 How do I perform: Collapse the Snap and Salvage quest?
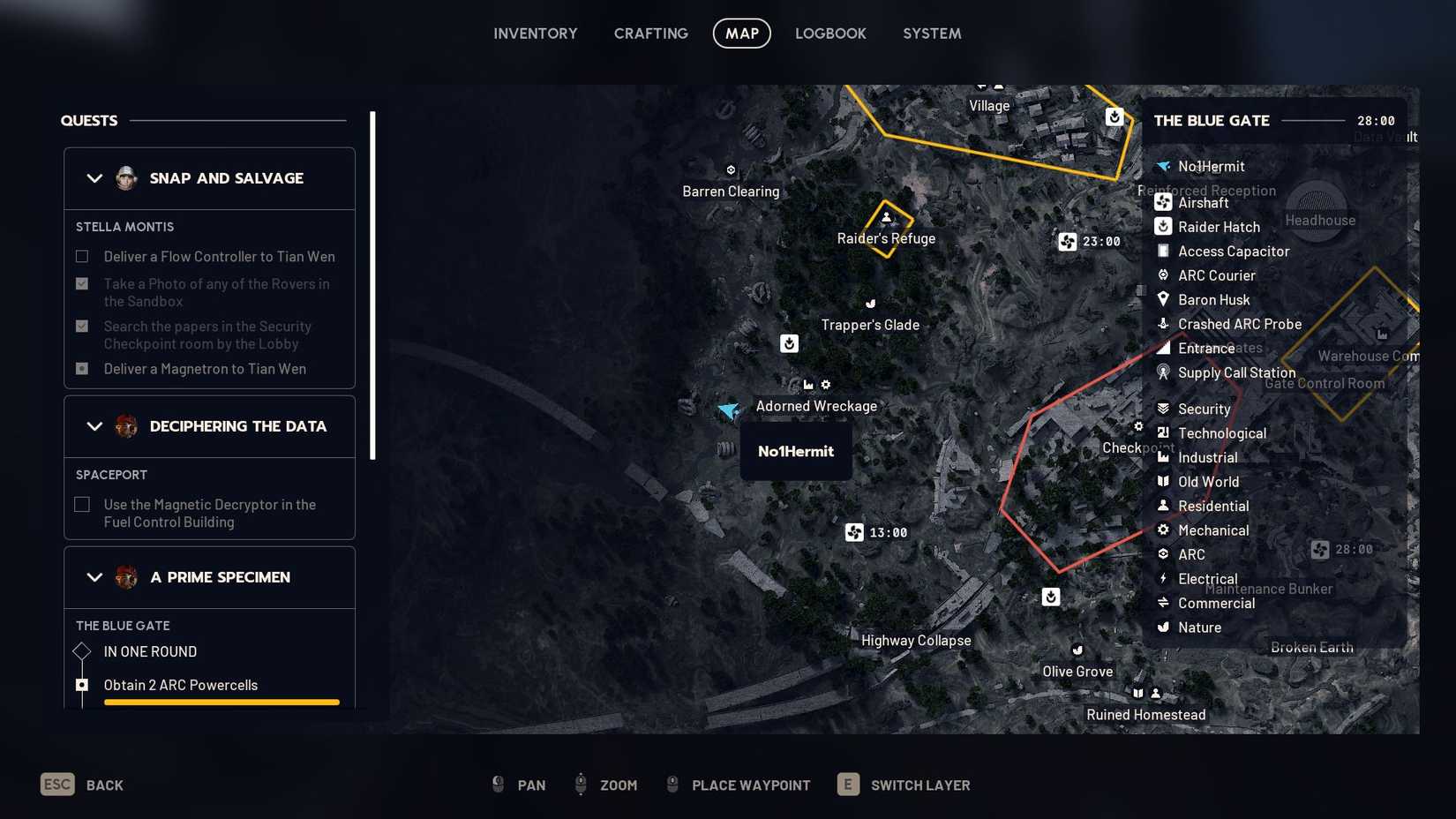point(95,177)
